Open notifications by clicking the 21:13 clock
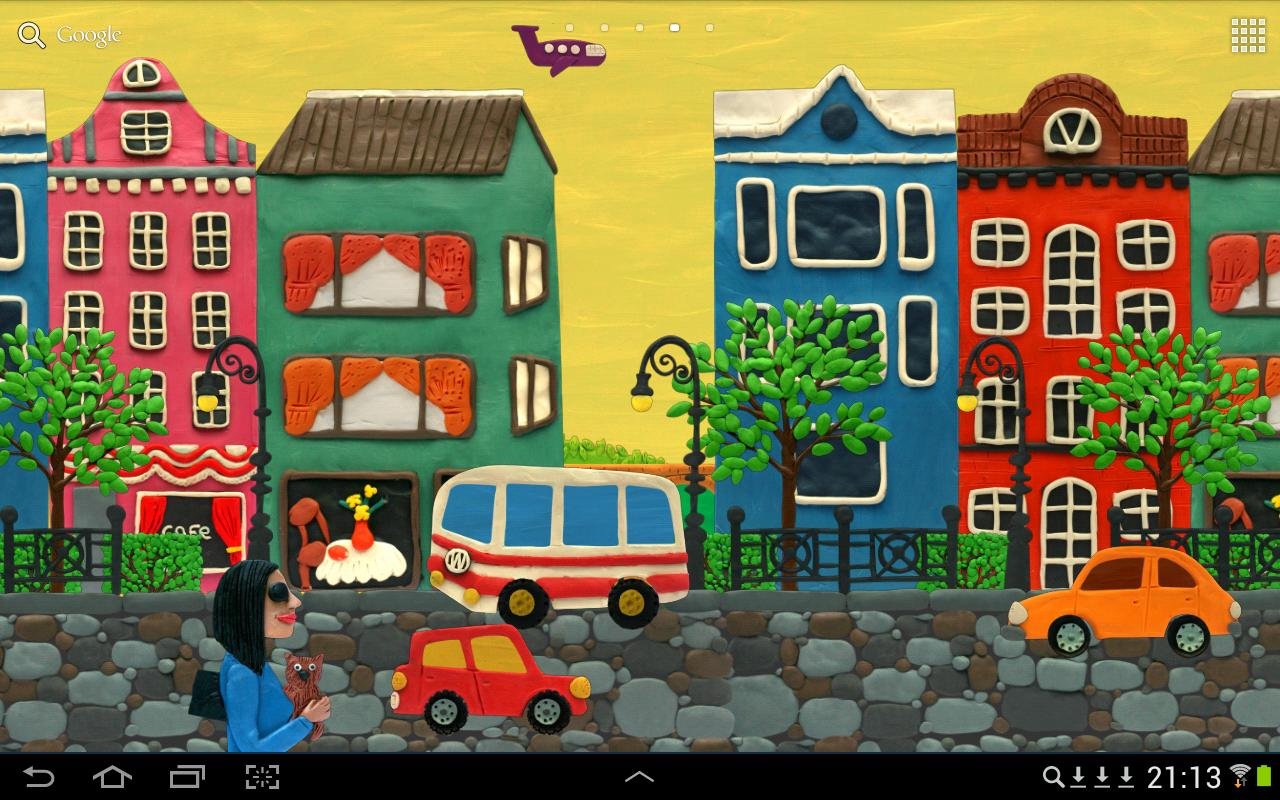1280x800 pixels. click(x=1184, y=777)
